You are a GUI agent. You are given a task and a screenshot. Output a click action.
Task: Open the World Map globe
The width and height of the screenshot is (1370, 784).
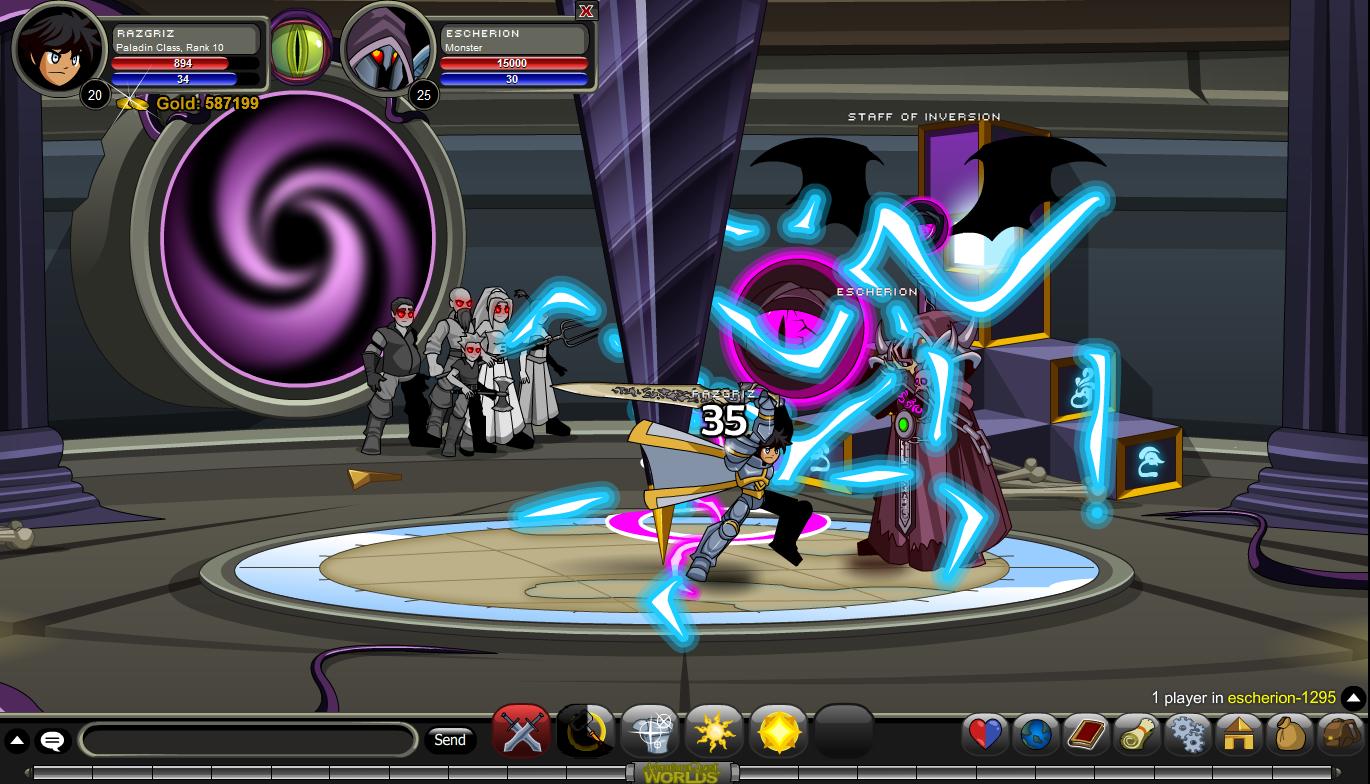(x=1035, y=734)
